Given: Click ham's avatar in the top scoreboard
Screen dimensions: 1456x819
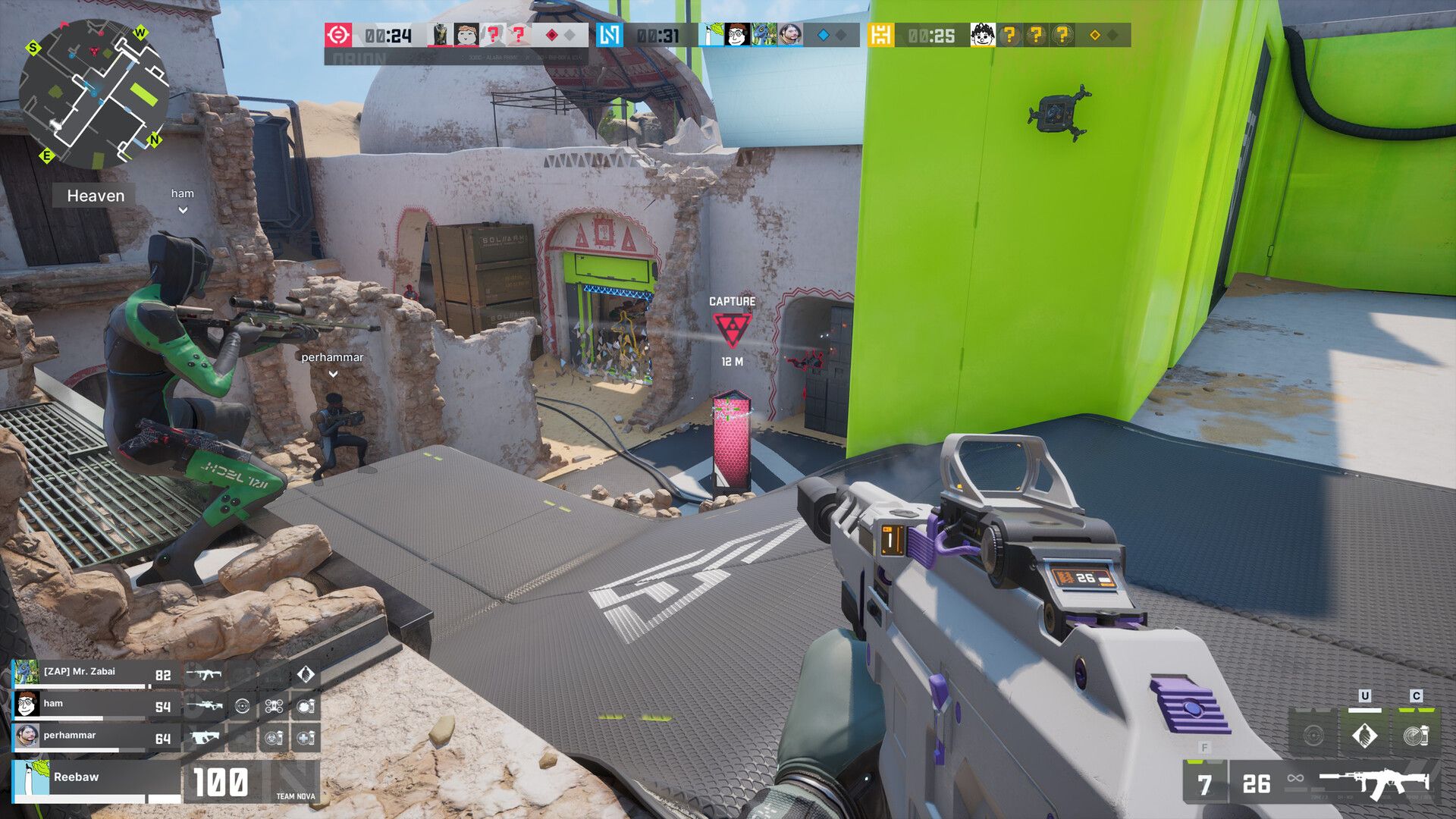Looking at the screenshot, I should 736,35.
